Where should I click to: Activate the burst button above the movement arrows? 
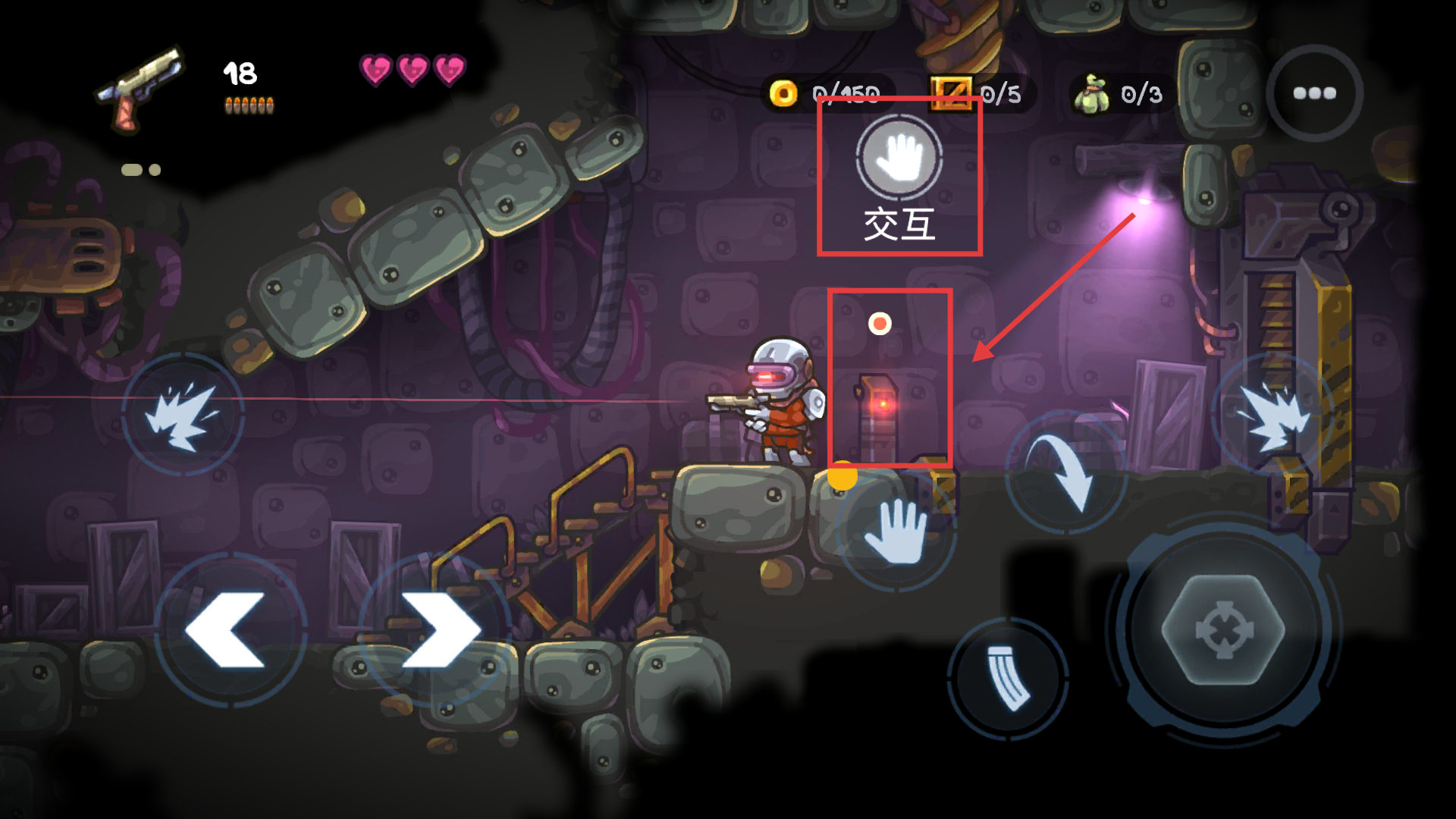click(183, 415)
